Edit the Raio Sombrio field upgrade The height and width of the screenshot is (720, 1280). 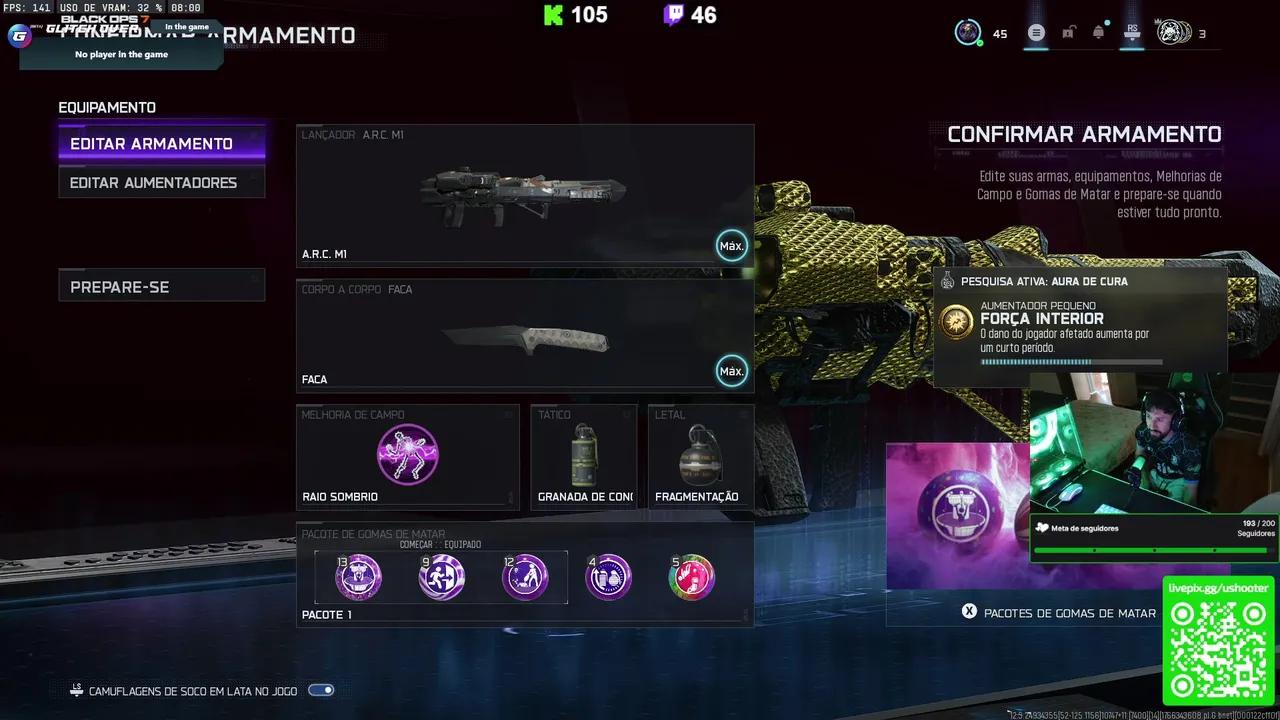coord(407,456)
